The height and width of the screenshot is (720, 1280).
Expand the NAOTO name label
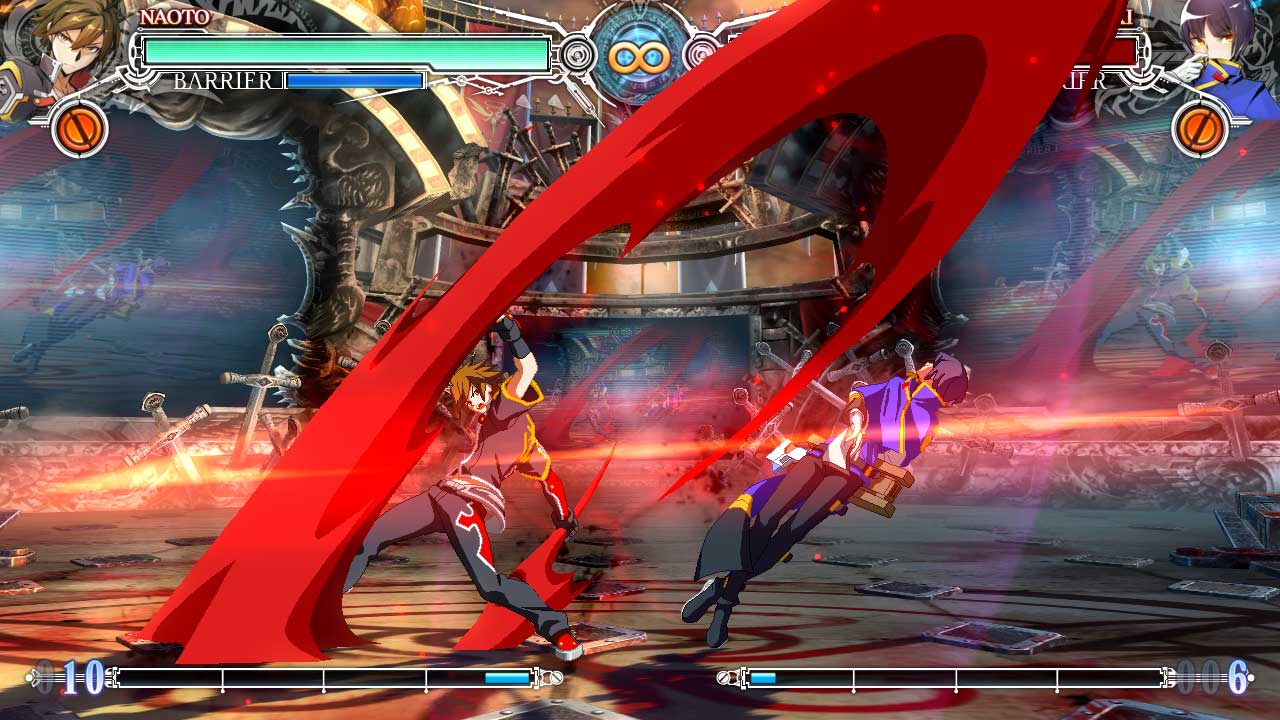(174, 15)
